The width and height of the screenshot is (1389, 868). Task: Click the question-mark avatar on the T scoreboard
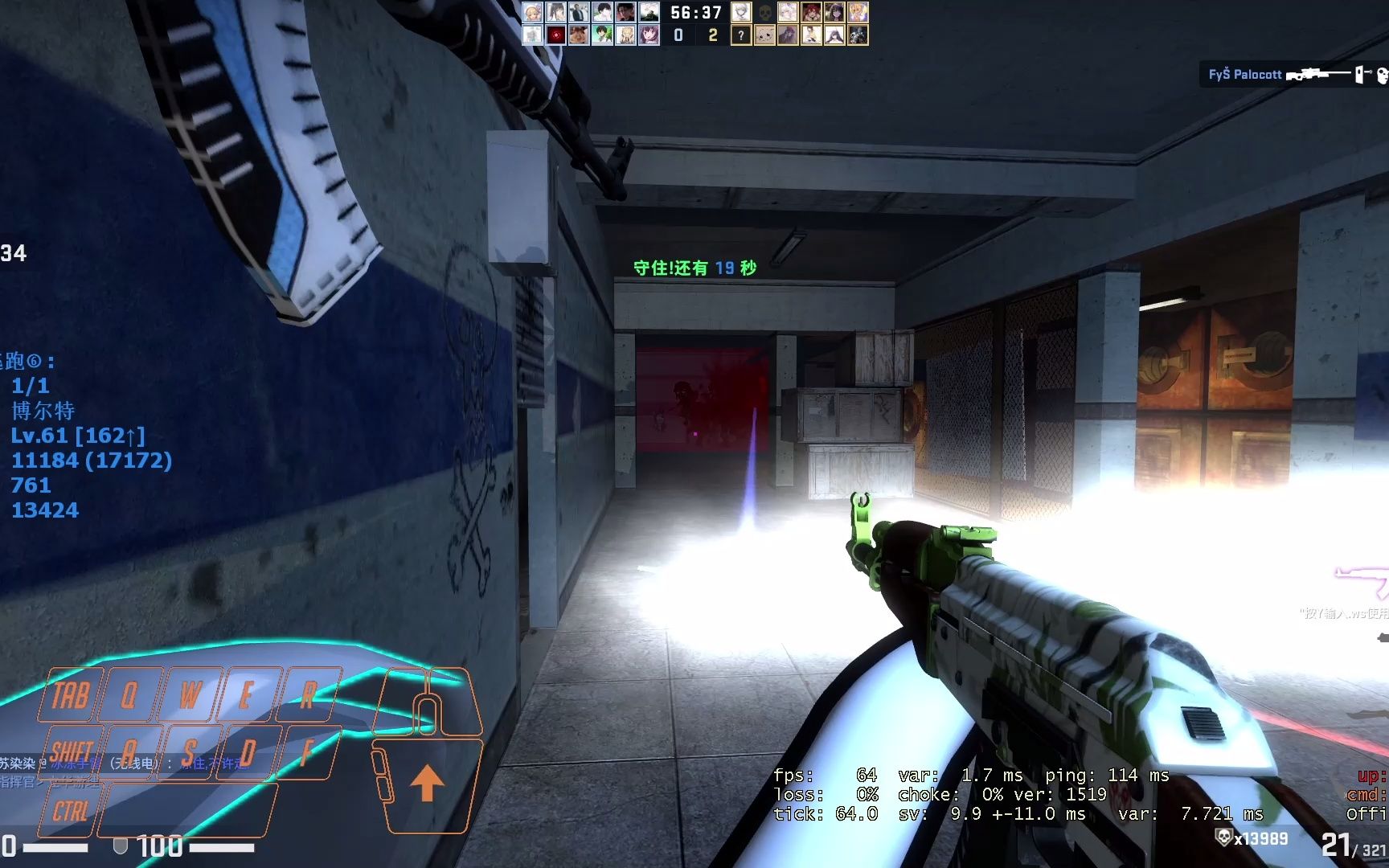click(x=741, y=35)
